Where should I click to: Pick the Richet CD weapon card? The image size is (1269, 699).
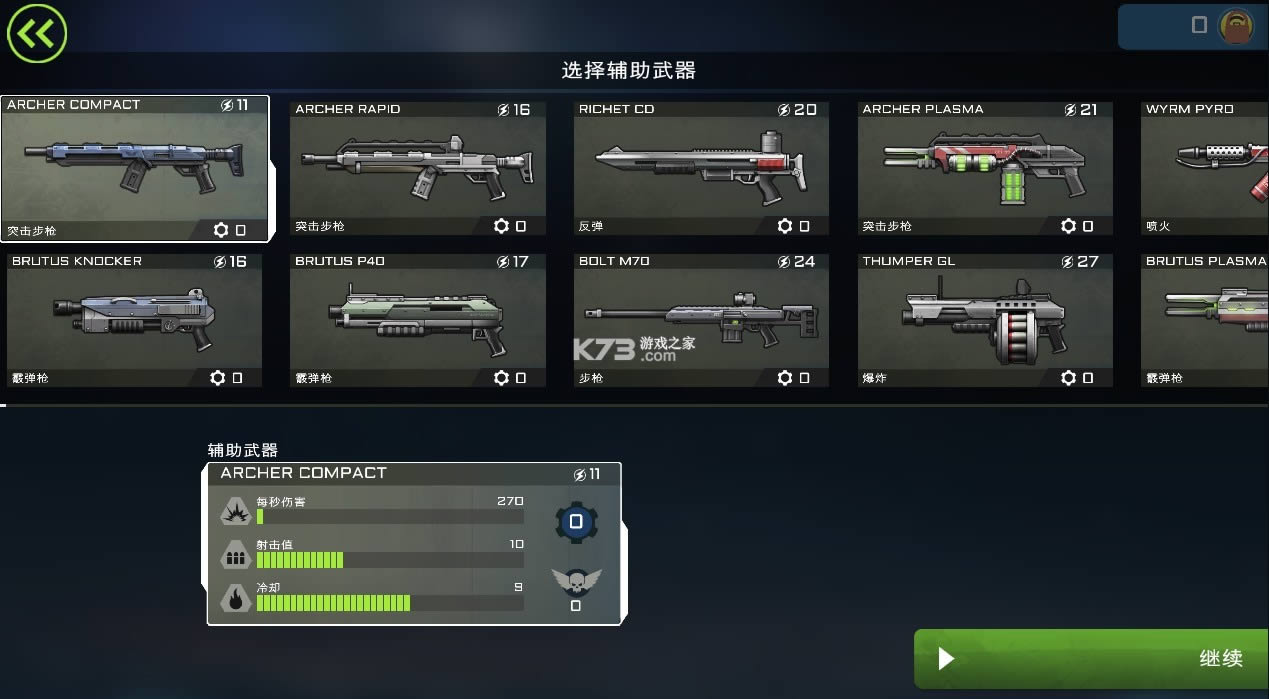(701, 168)
